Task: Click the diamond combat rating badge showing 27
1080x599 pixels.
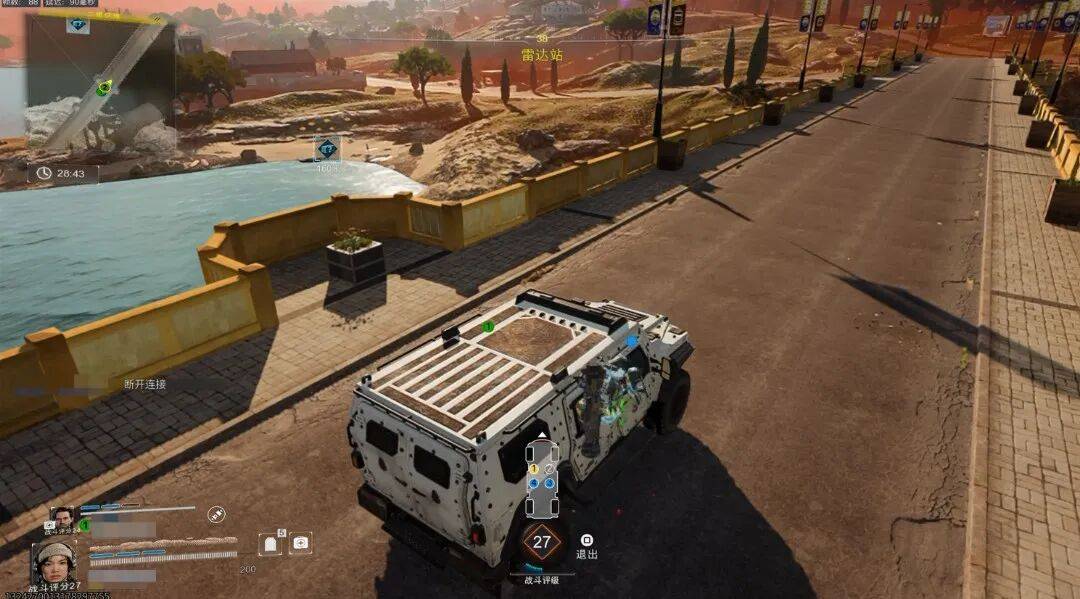Action: (x=541, y=544)
